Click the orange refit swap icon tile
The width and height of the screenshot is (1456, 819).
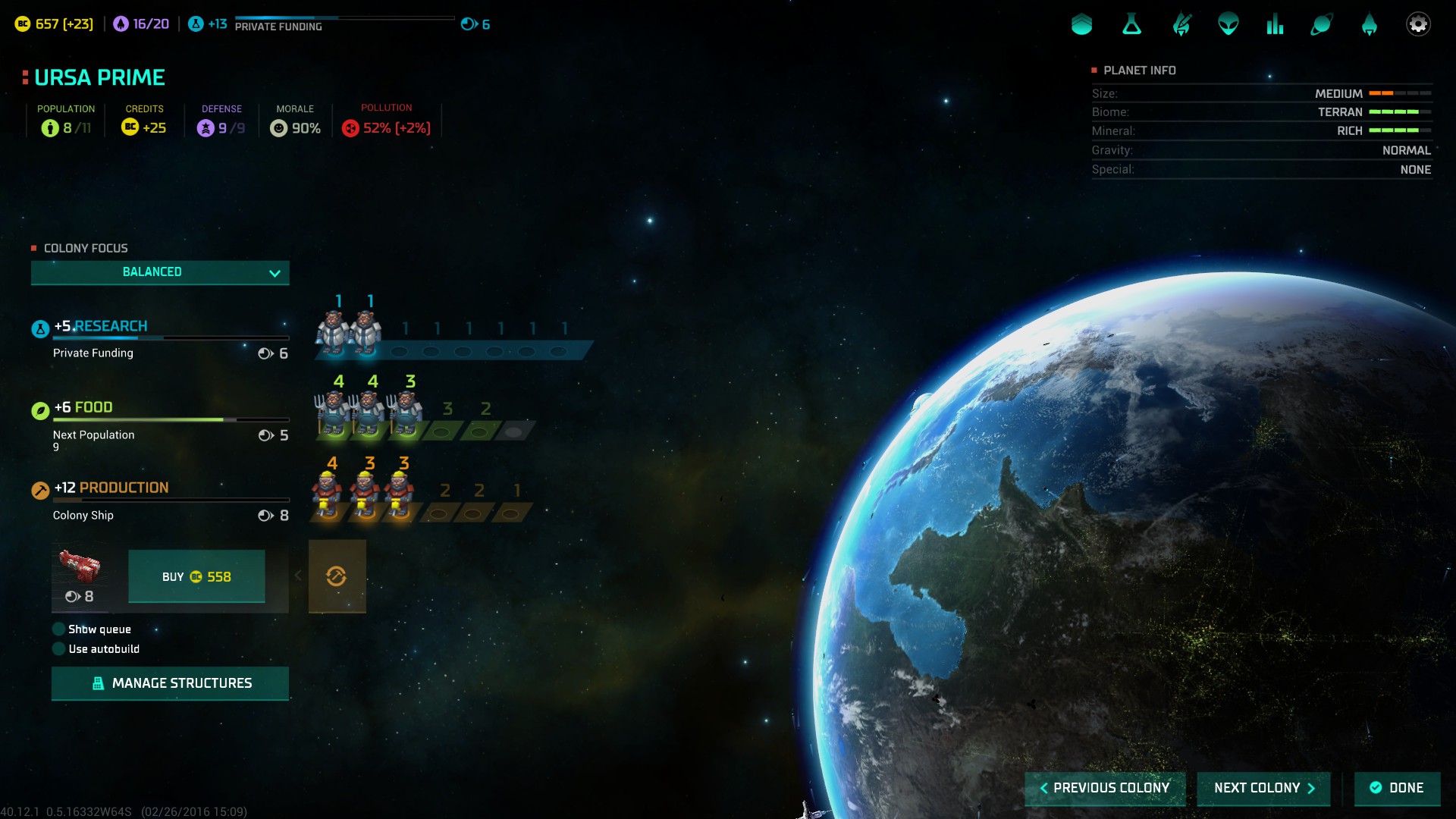(337, 576)
